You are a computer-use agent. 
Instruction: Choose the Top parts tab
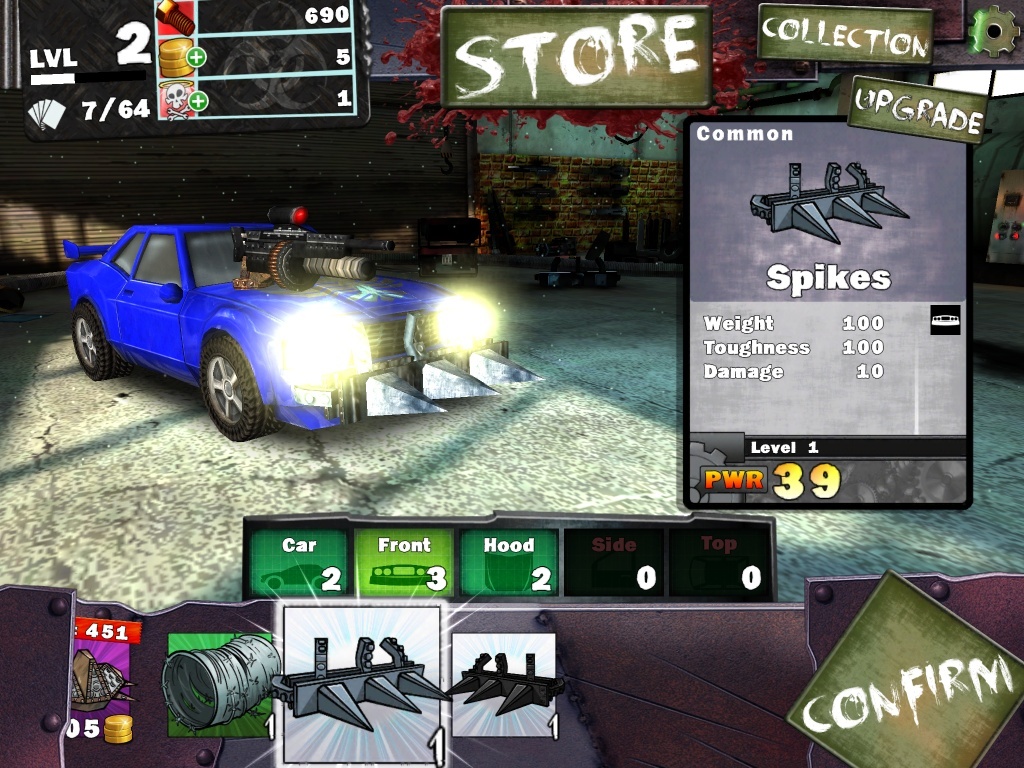point(718,562)
